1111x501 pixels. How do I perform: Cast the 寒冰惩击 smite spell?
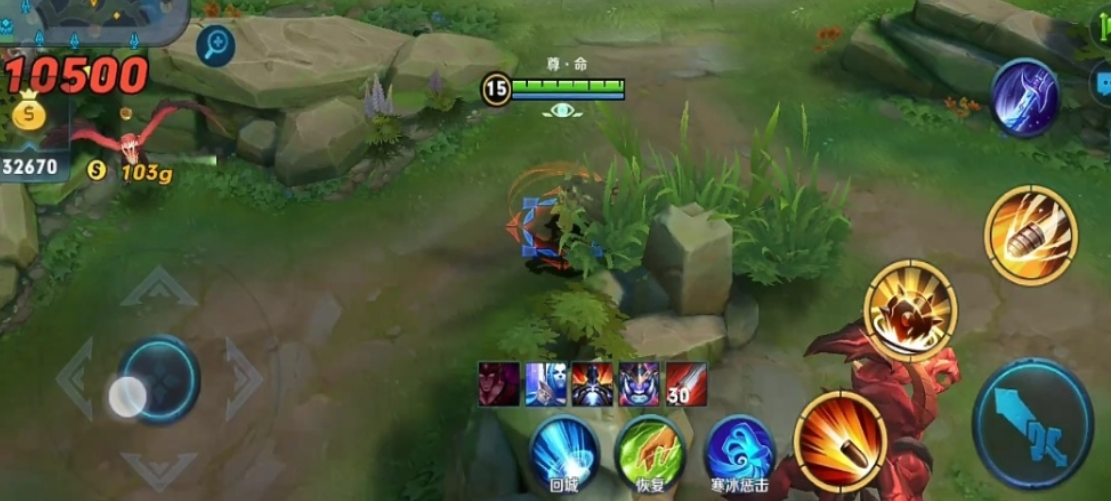(740, 452)
